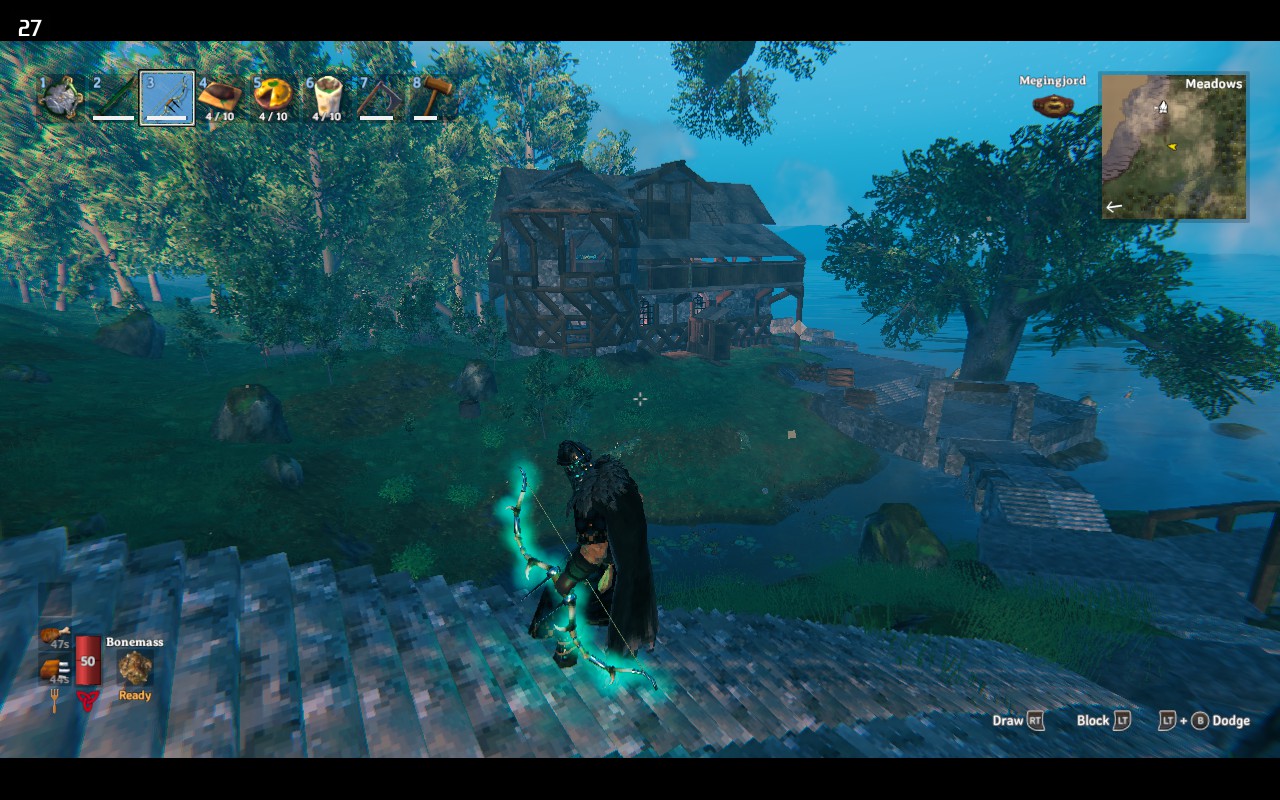Select the highlighted bow hotbar slot

(167, 97)
